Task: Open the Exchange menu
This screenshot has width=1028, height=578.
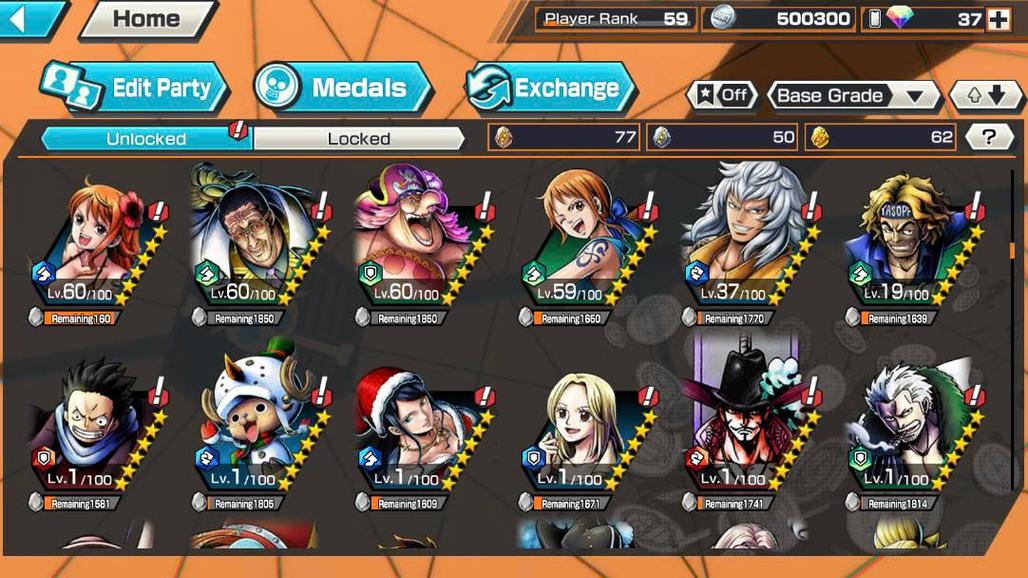Action: pos(550,88)
